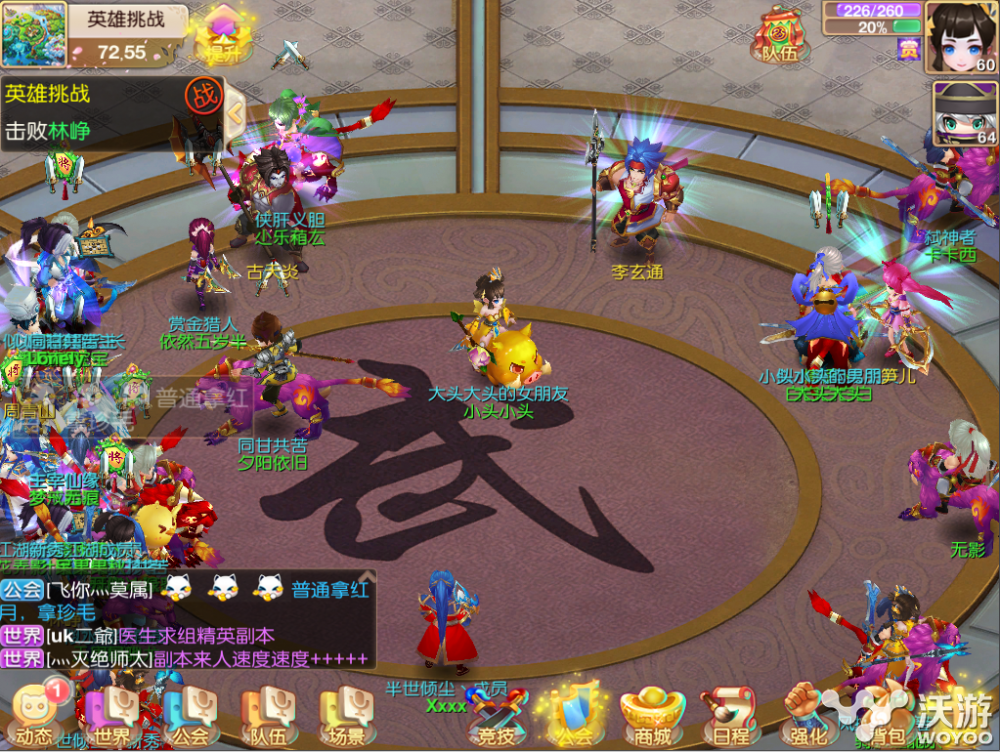Open the 公会 guild shield menu

point(575,714)
